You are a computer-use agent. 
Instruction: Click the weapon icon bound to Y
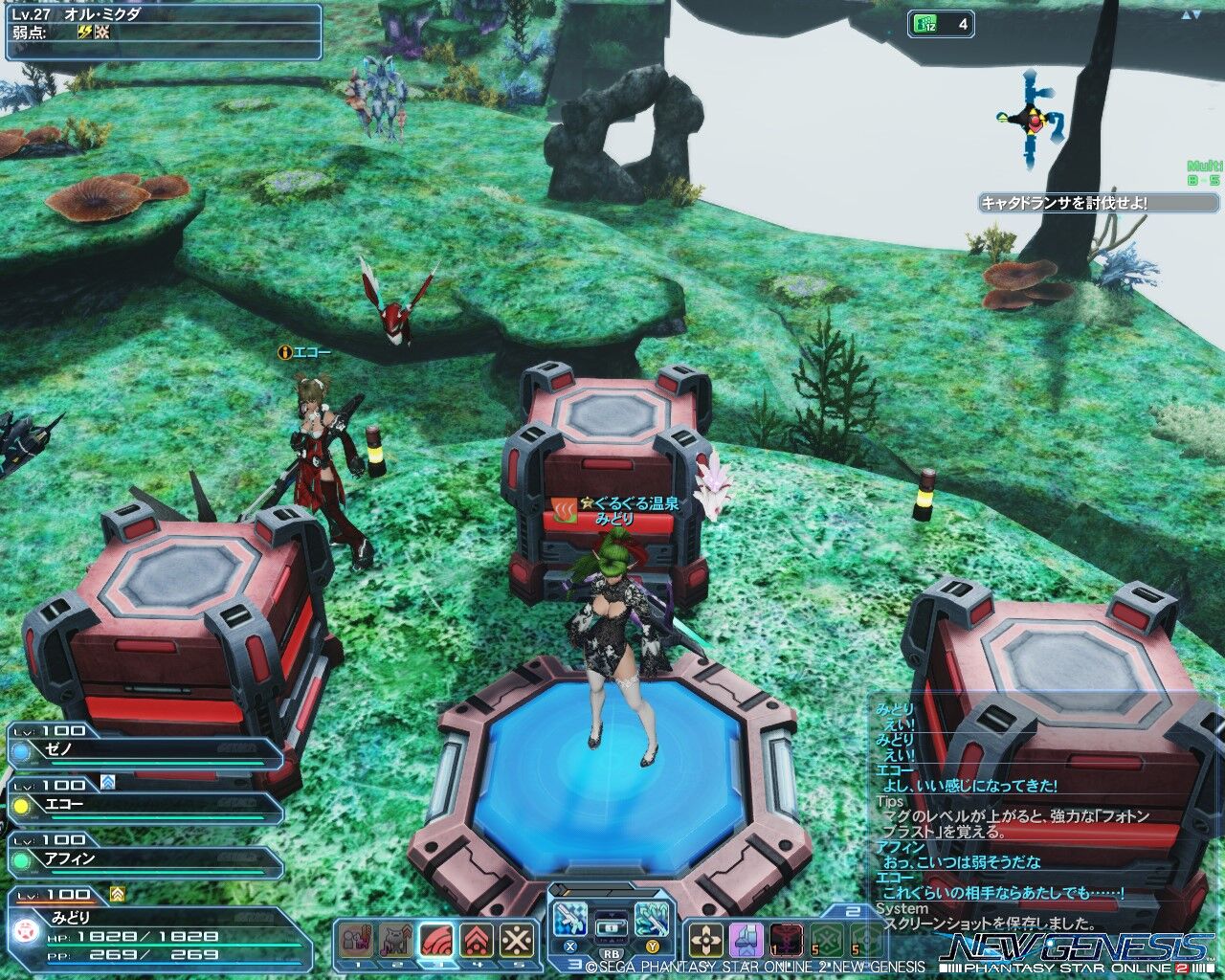click(x=653, y=919)
